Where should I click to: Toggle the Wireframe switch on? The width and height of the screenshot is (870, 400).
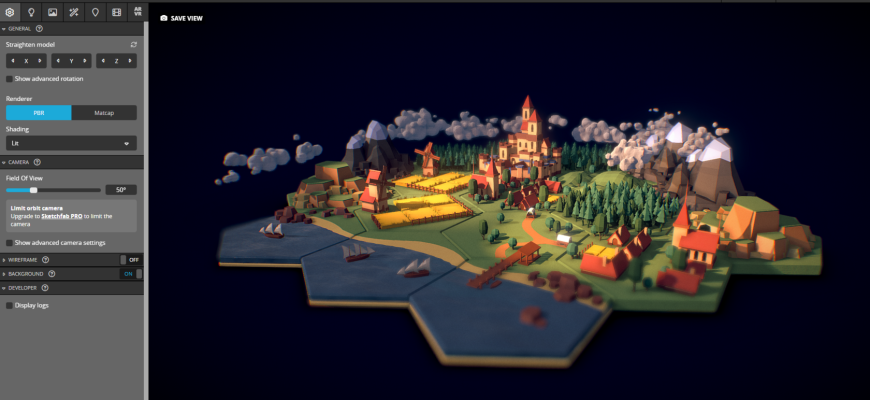[x=130, y=259]
